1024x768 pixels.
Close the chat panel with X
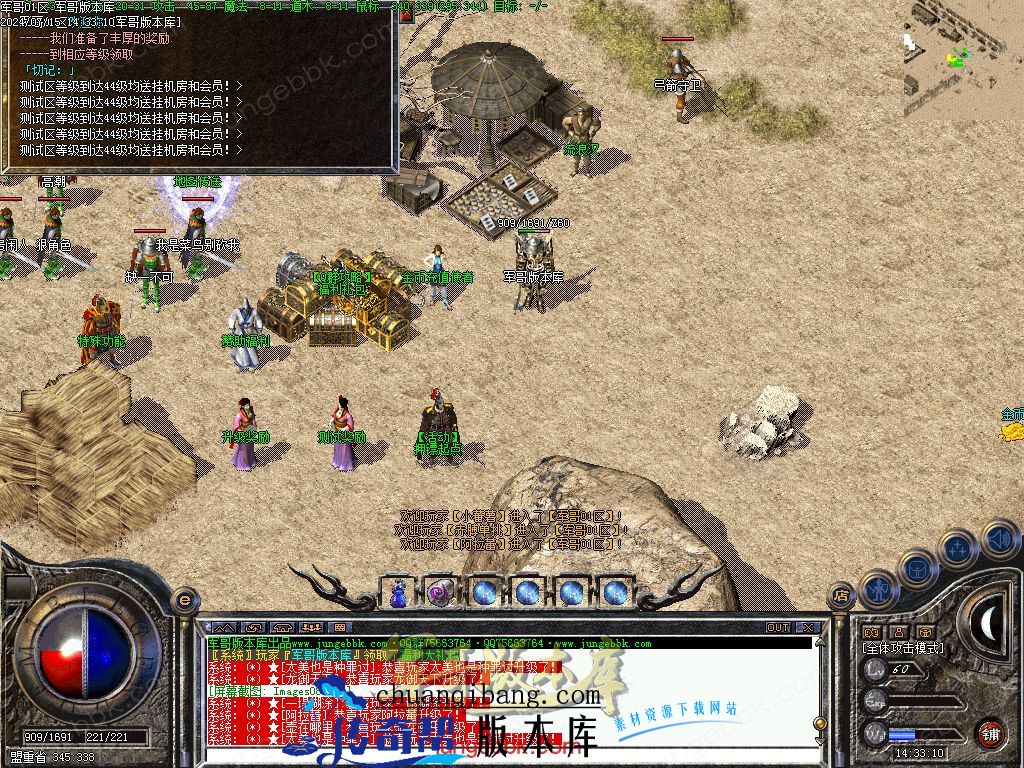(x=808, y=628)
